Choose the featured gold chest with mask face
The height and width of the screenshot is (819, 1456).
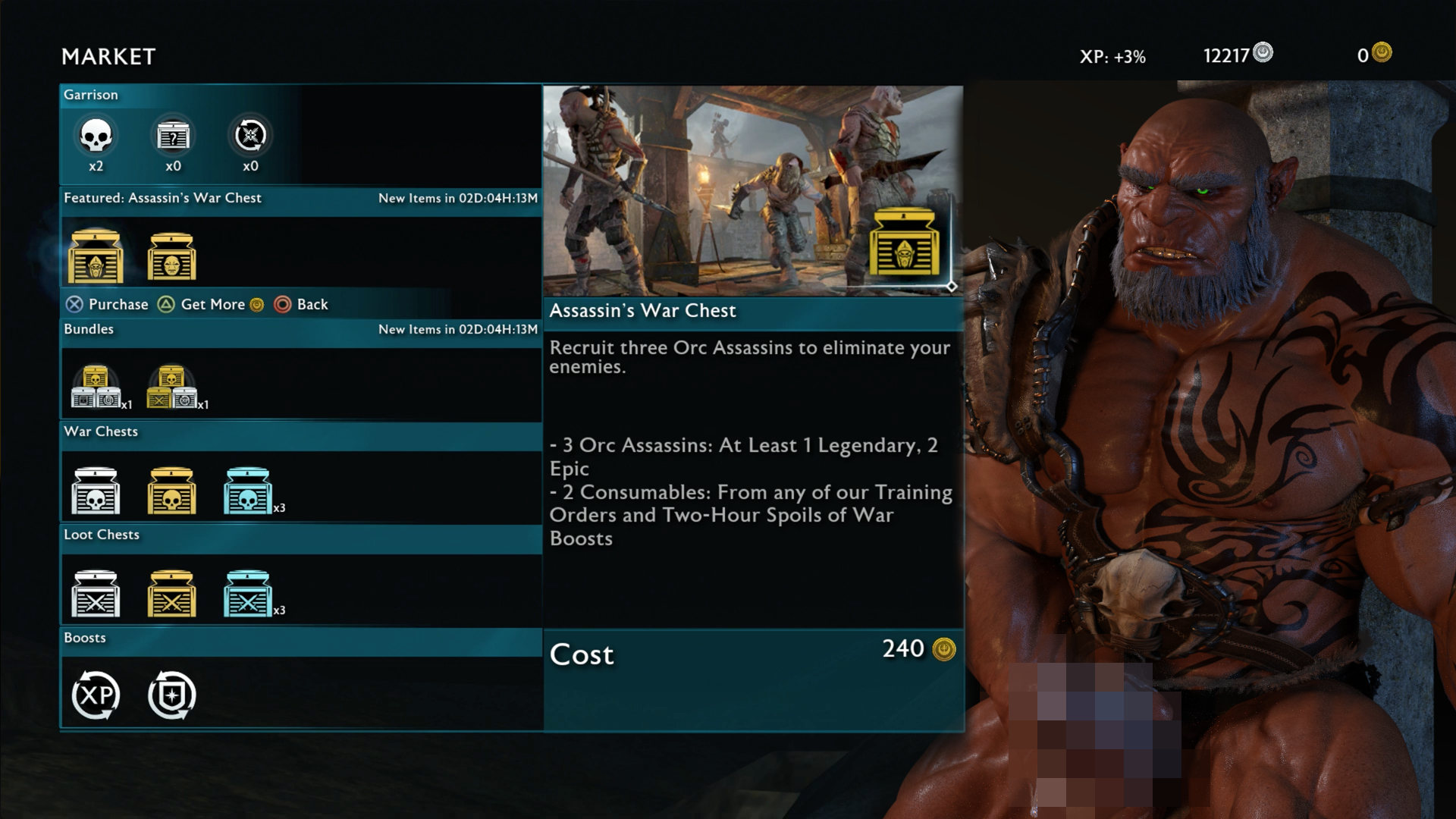click(x=172, y=256)
